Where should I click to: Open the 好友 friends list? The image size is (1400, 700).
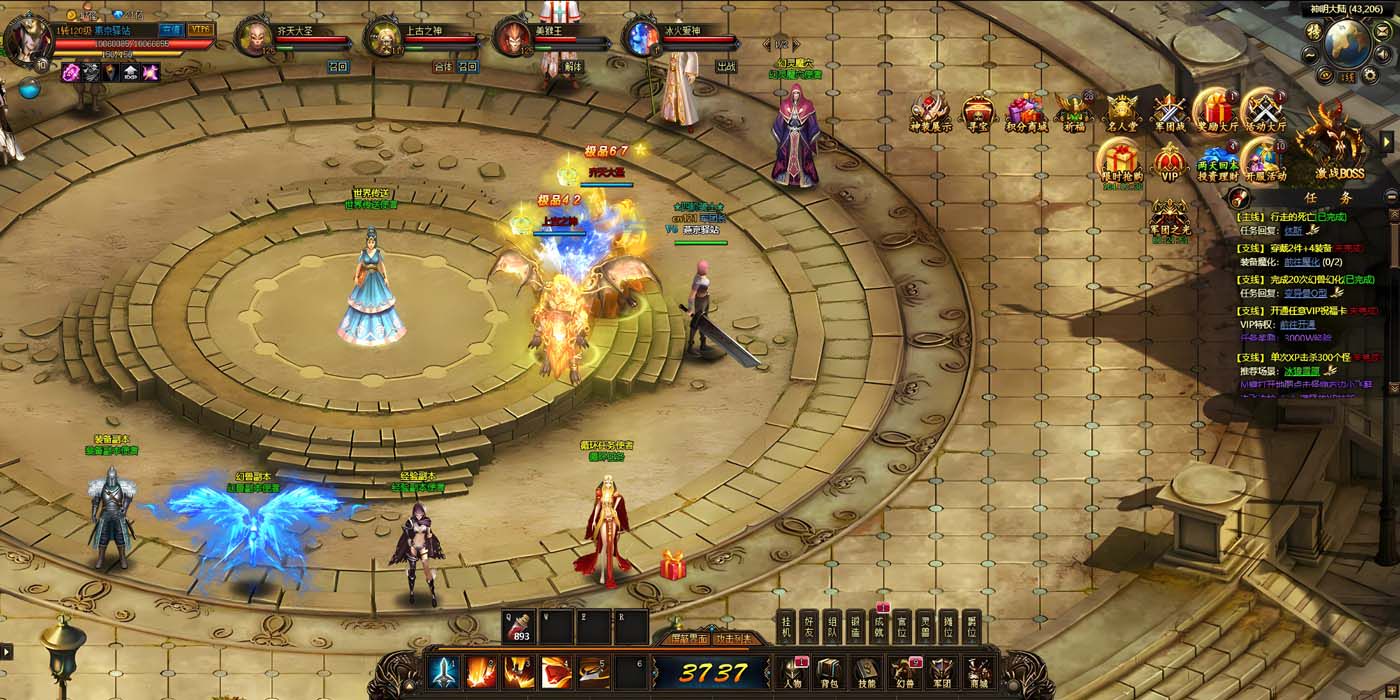point(809,626)
